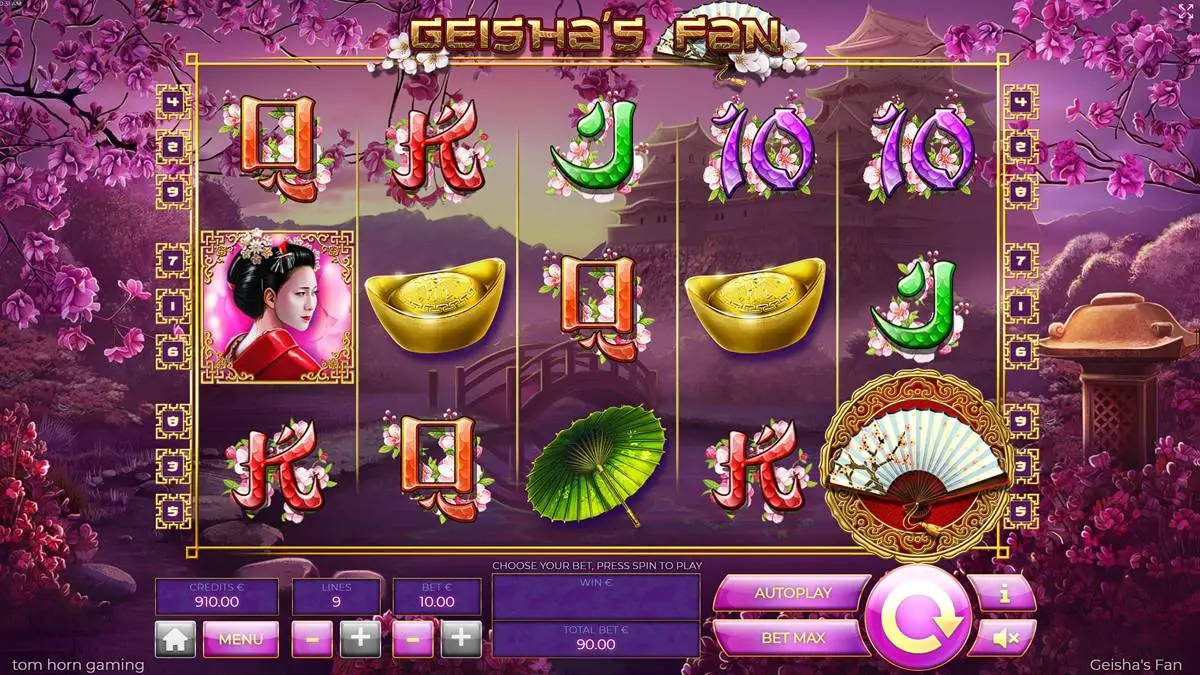
Task: Go to the home screen icon
Action: [175, 638]
